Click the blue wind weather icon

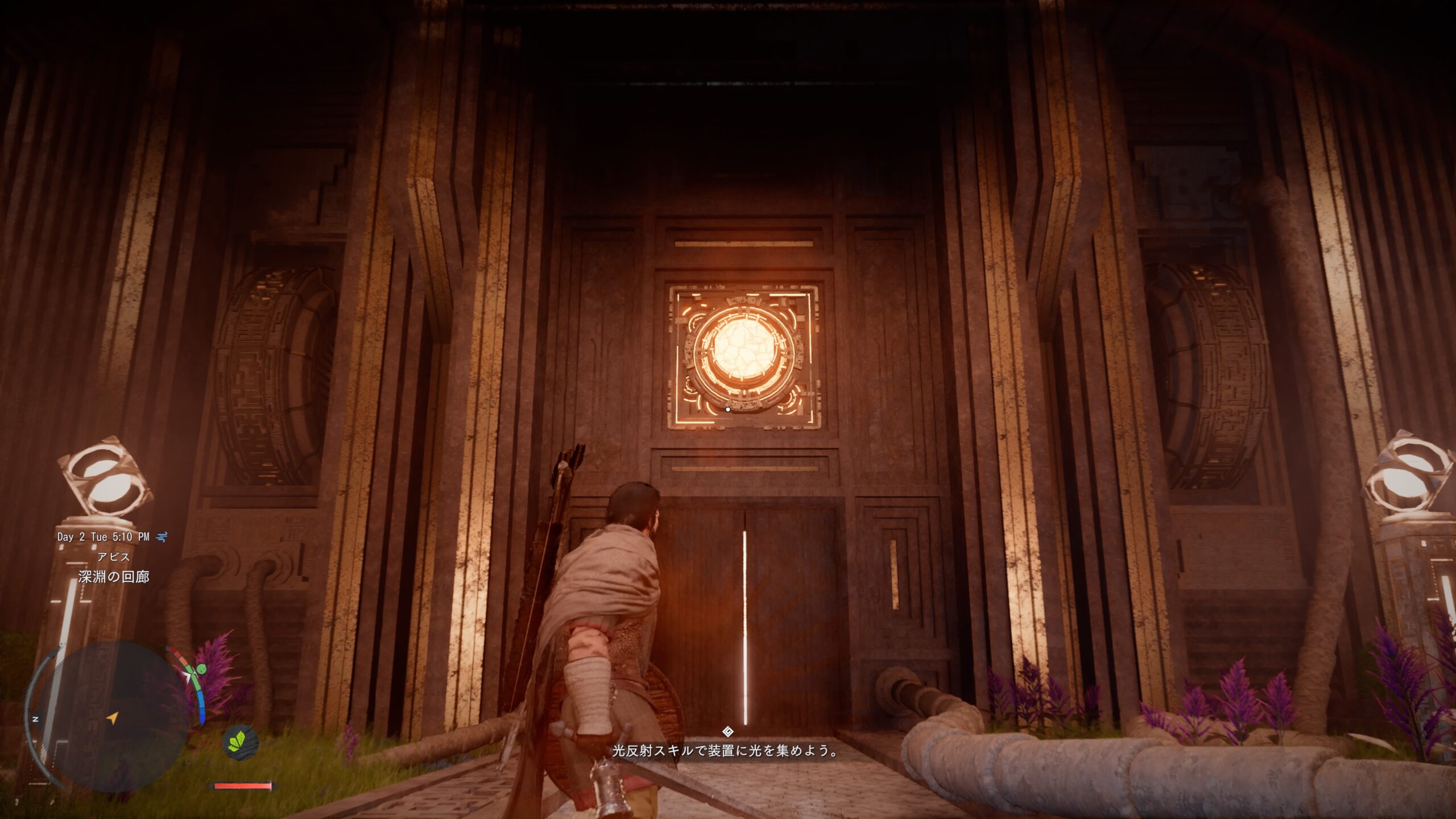162,536
